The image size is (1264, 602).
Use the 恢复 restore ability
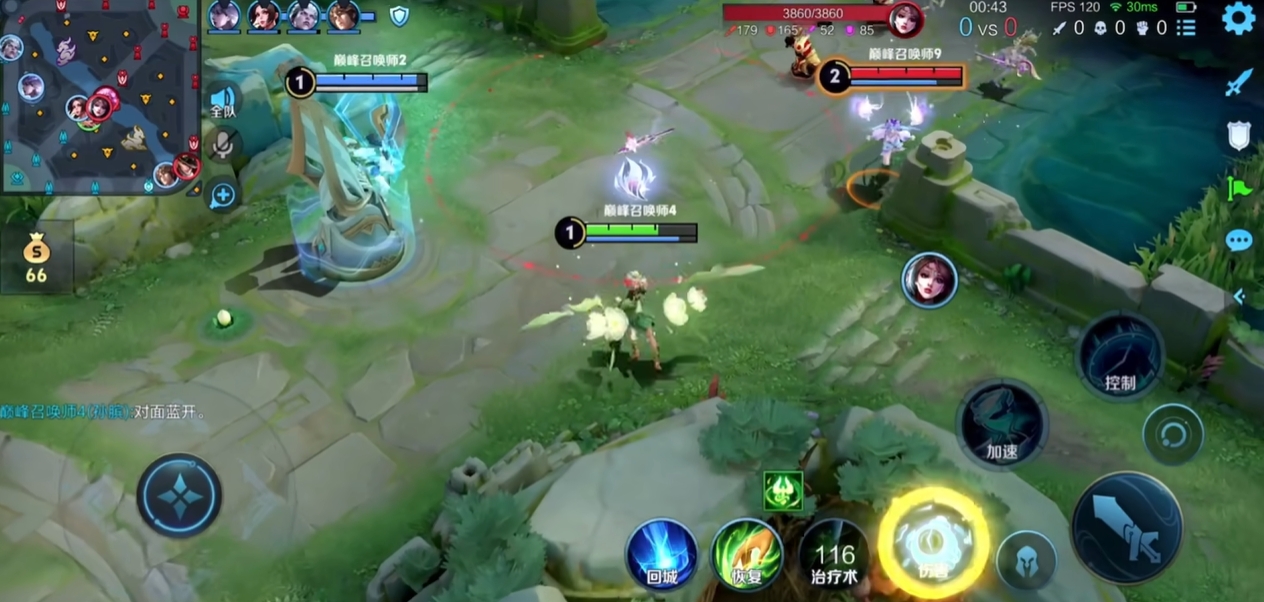747,552
